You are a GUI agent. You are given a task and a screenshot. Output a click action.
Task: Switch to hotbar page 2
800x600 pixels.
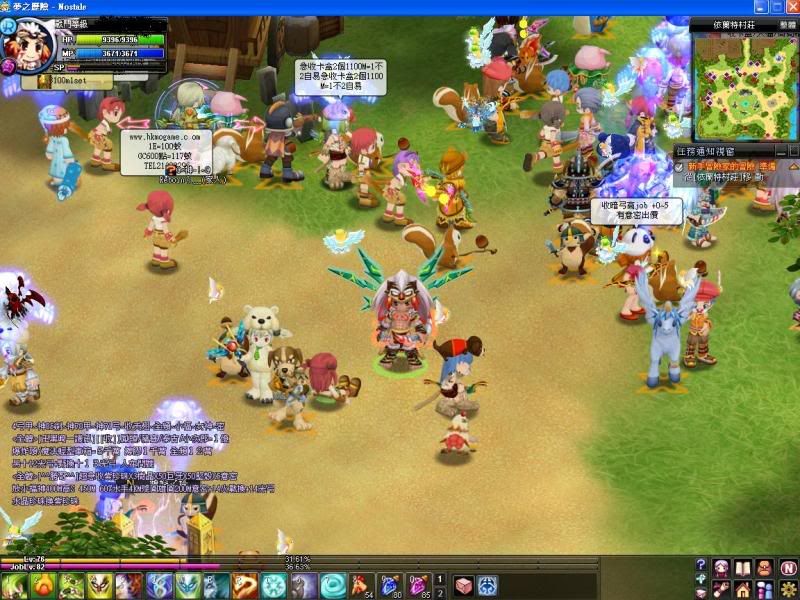[x=441, y=592]
